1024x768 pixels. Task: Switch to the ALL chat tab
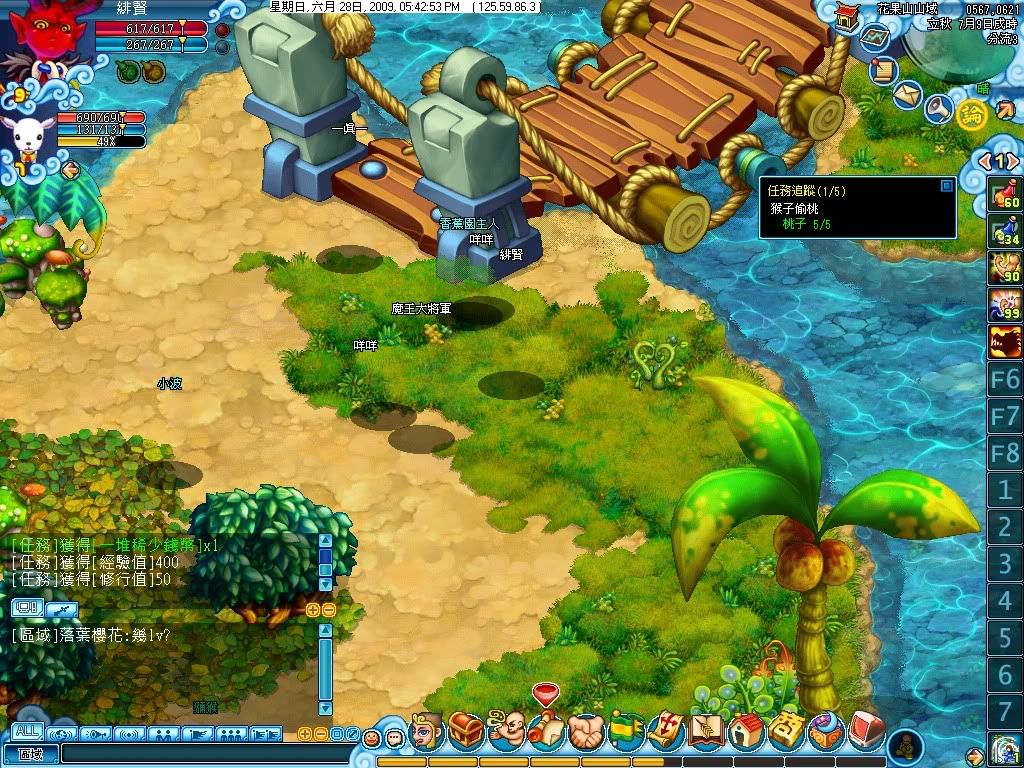coord(27,731)
